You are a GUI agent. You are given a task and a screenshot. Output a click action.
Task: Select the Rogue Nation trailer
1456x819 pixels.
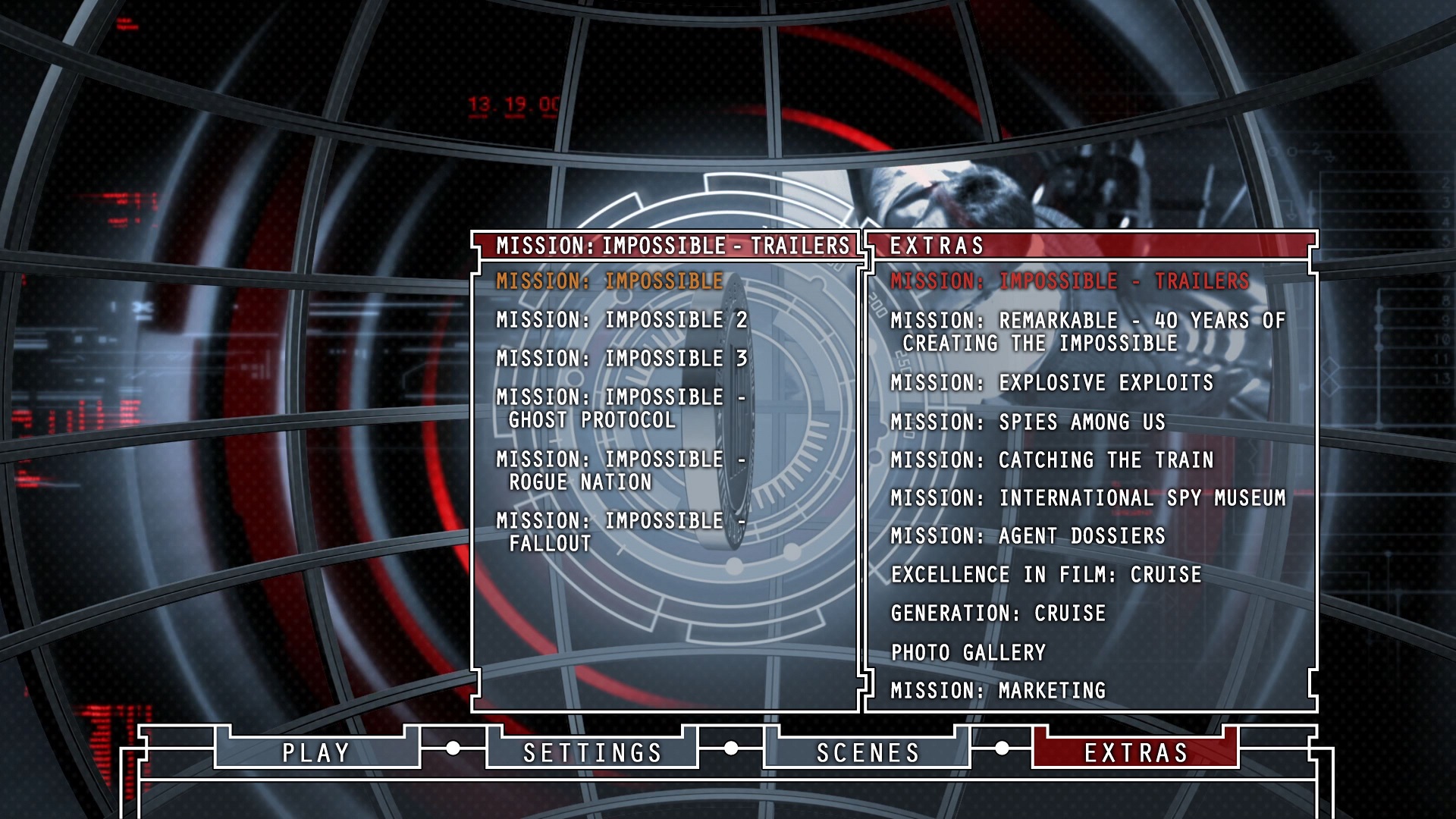click(x=620, y=471)
